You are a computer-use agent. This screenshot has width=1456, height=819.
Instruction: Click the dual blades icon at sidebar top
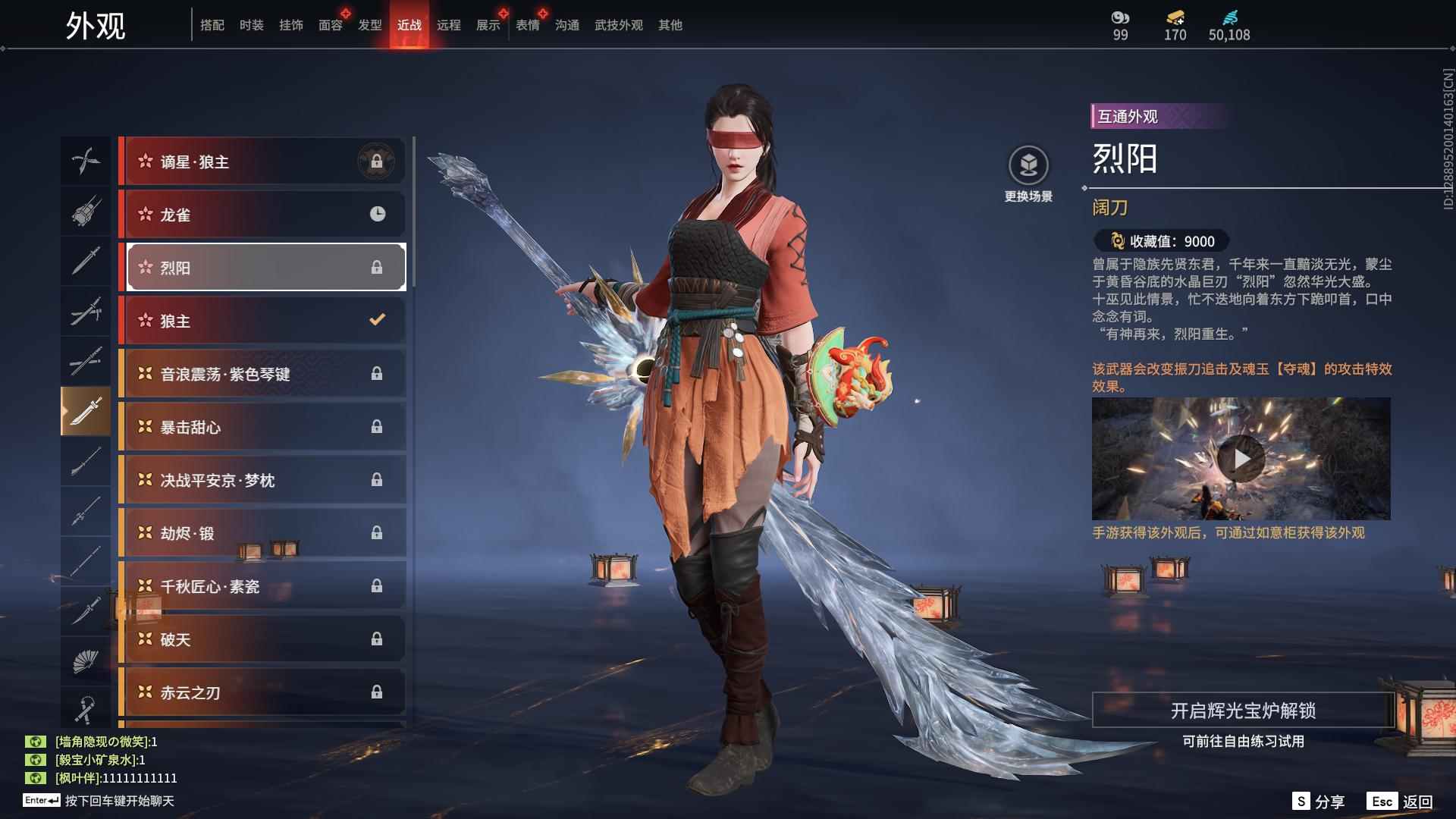[x=86, y=161]
